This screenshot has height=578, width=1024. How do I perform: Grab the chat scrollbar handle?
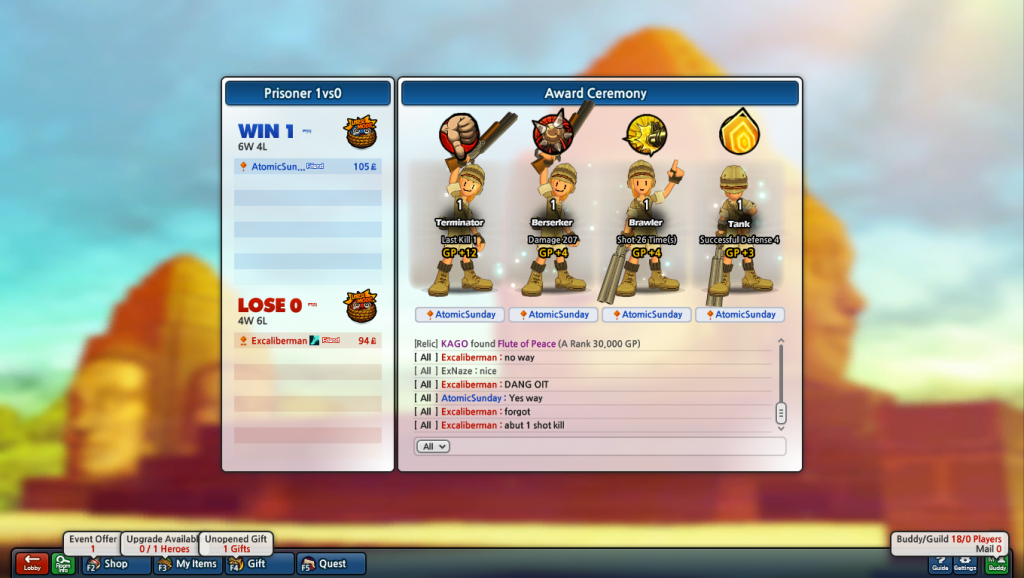[781, 412]
